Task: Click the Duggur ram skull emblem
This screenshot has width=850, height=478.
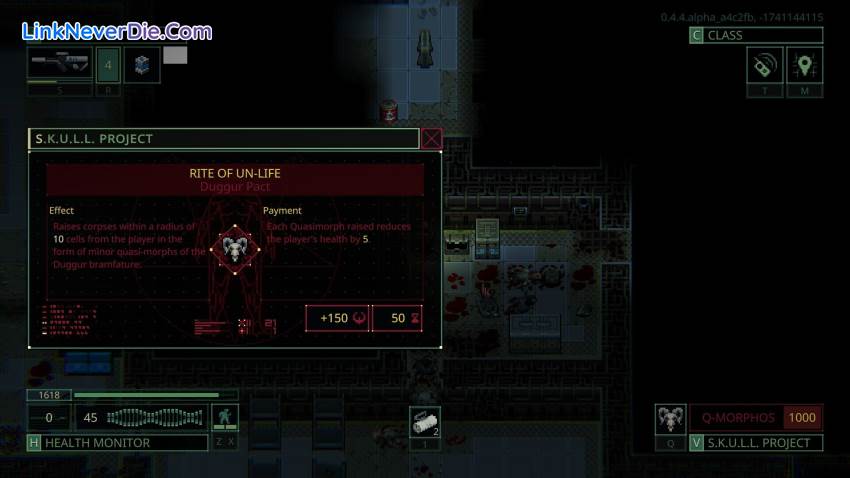Action: pos(233,246)
